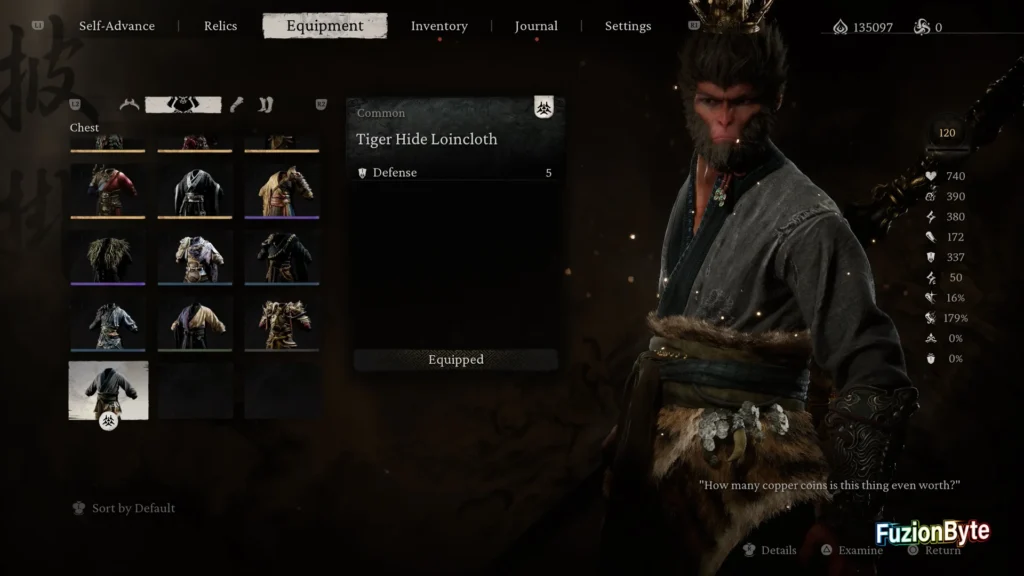Select the Equipment tab
Viewport: 1024px width, 576px height.
click(324, 26)
